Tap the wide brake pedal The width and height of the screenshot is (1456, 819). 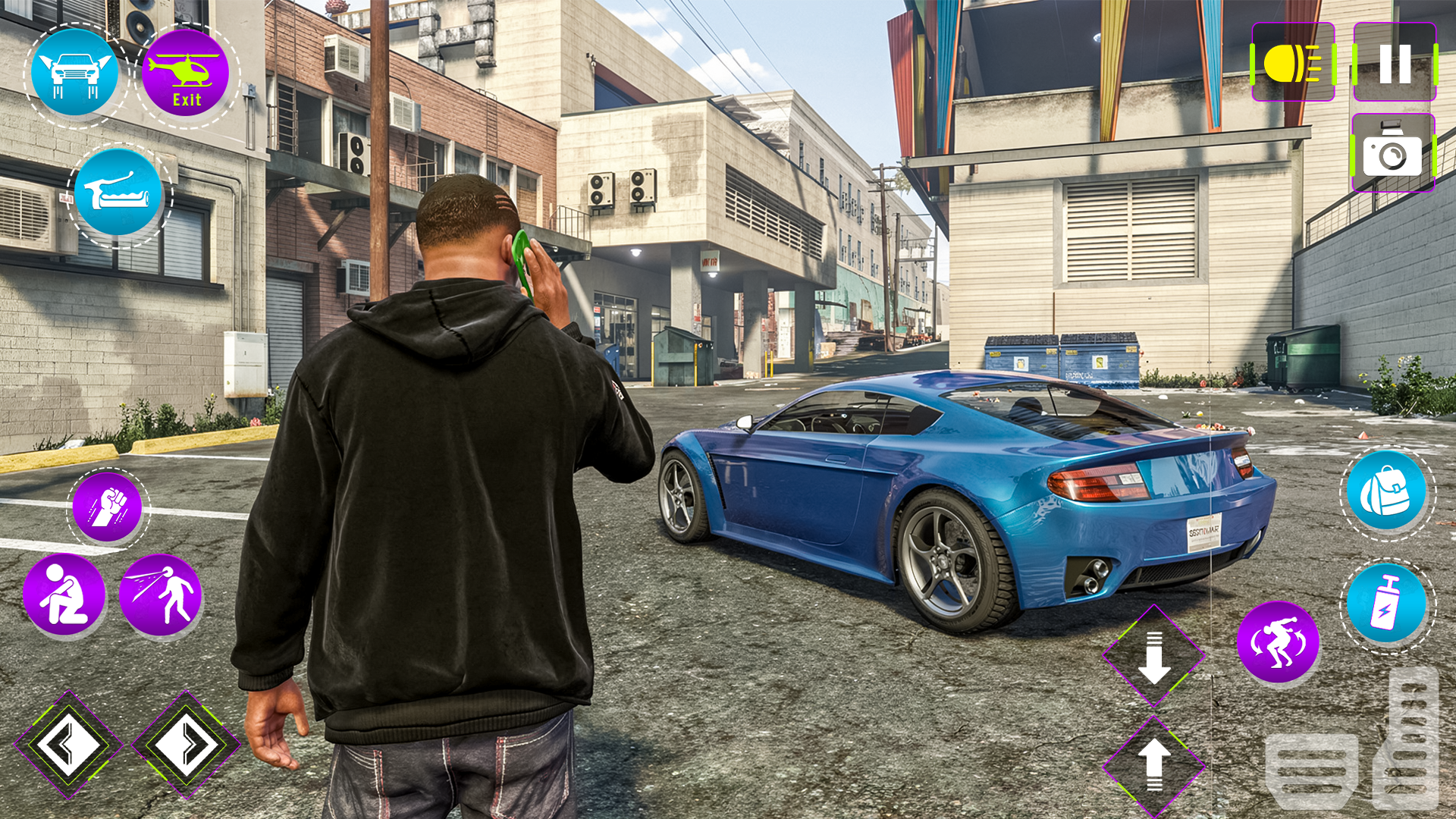point(1311,768)
